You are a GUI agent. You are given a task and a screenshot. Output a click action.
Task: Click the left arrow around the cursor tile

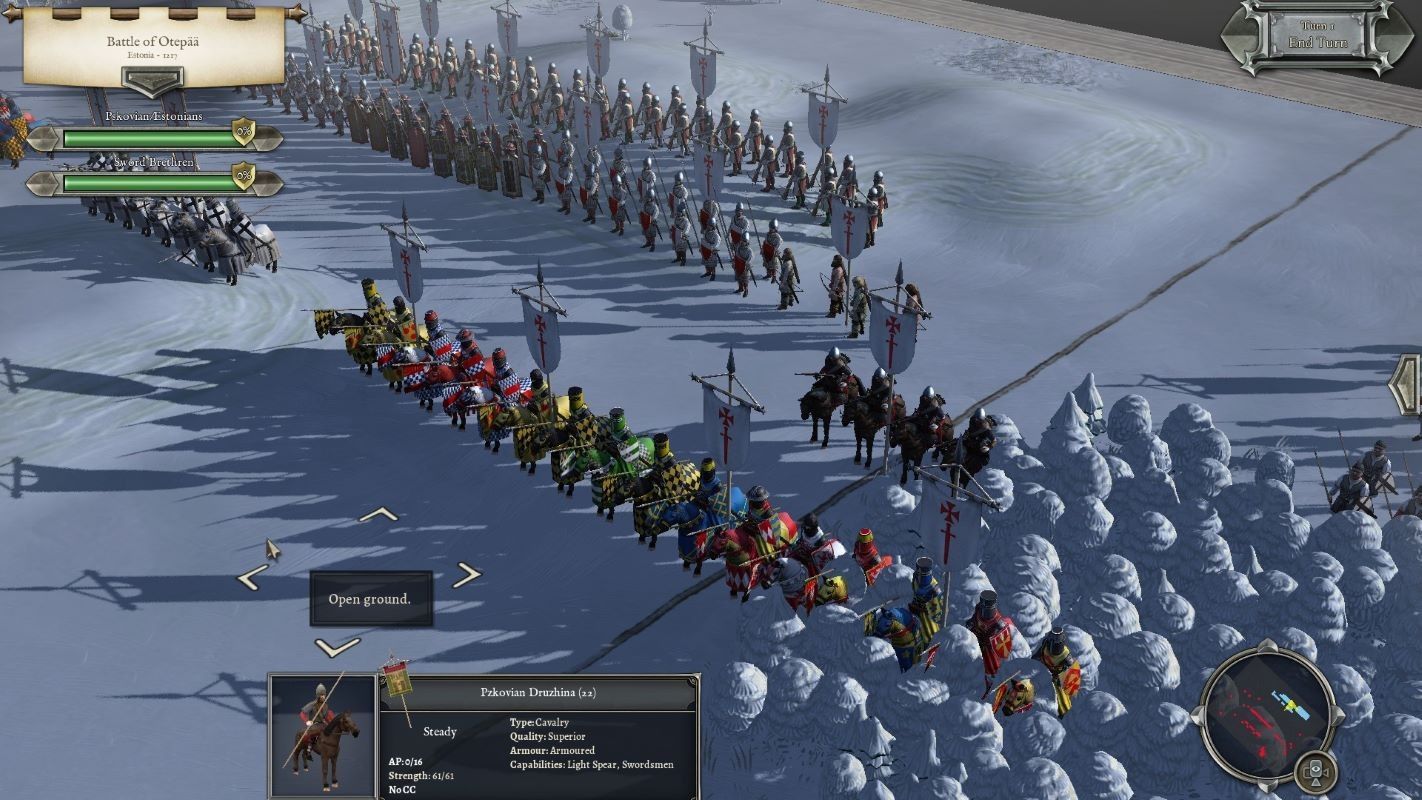[x=252, y=577]
